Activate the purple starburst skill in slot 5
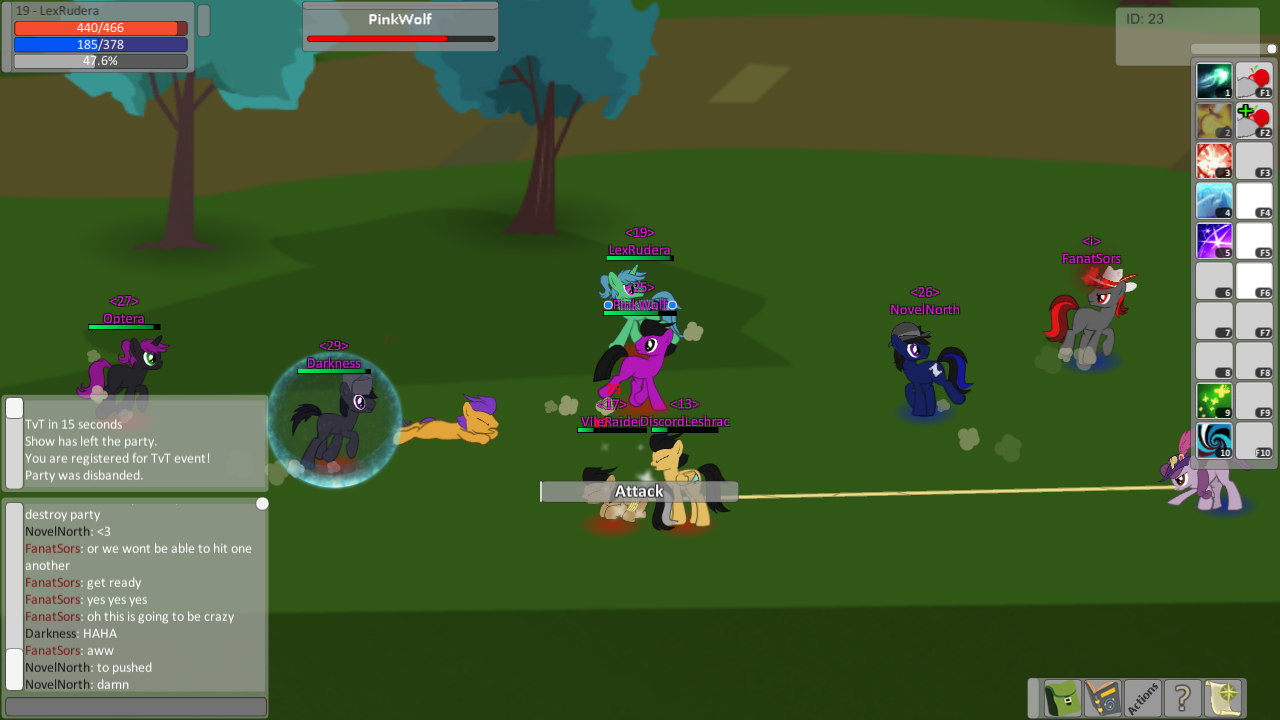Image resolution: width=1280 pixels, height=720 pixels. point(1213,240)
